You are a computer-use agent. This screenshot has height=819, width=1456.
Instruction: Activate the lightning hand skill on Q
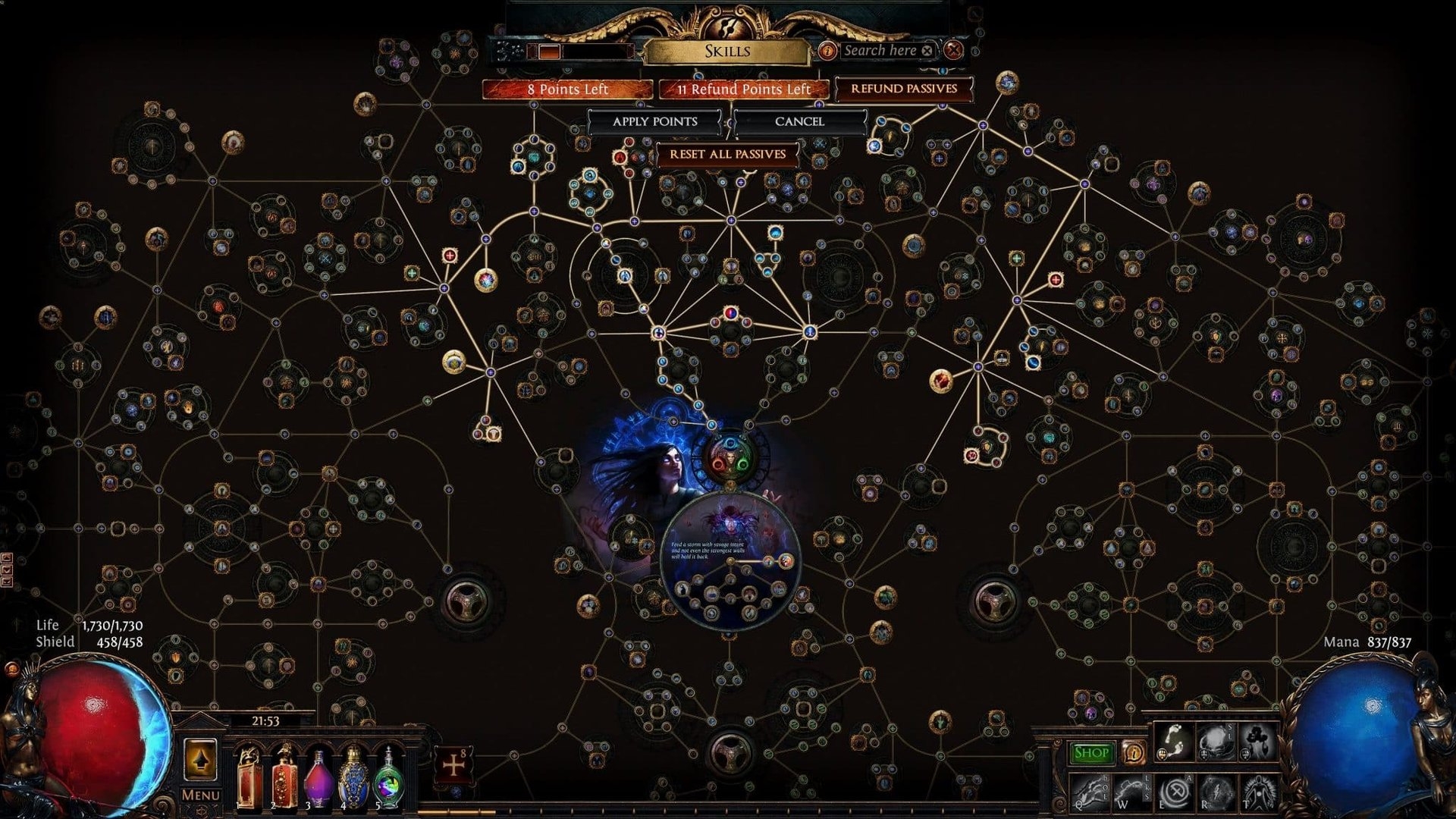(x=1088, y=792)
